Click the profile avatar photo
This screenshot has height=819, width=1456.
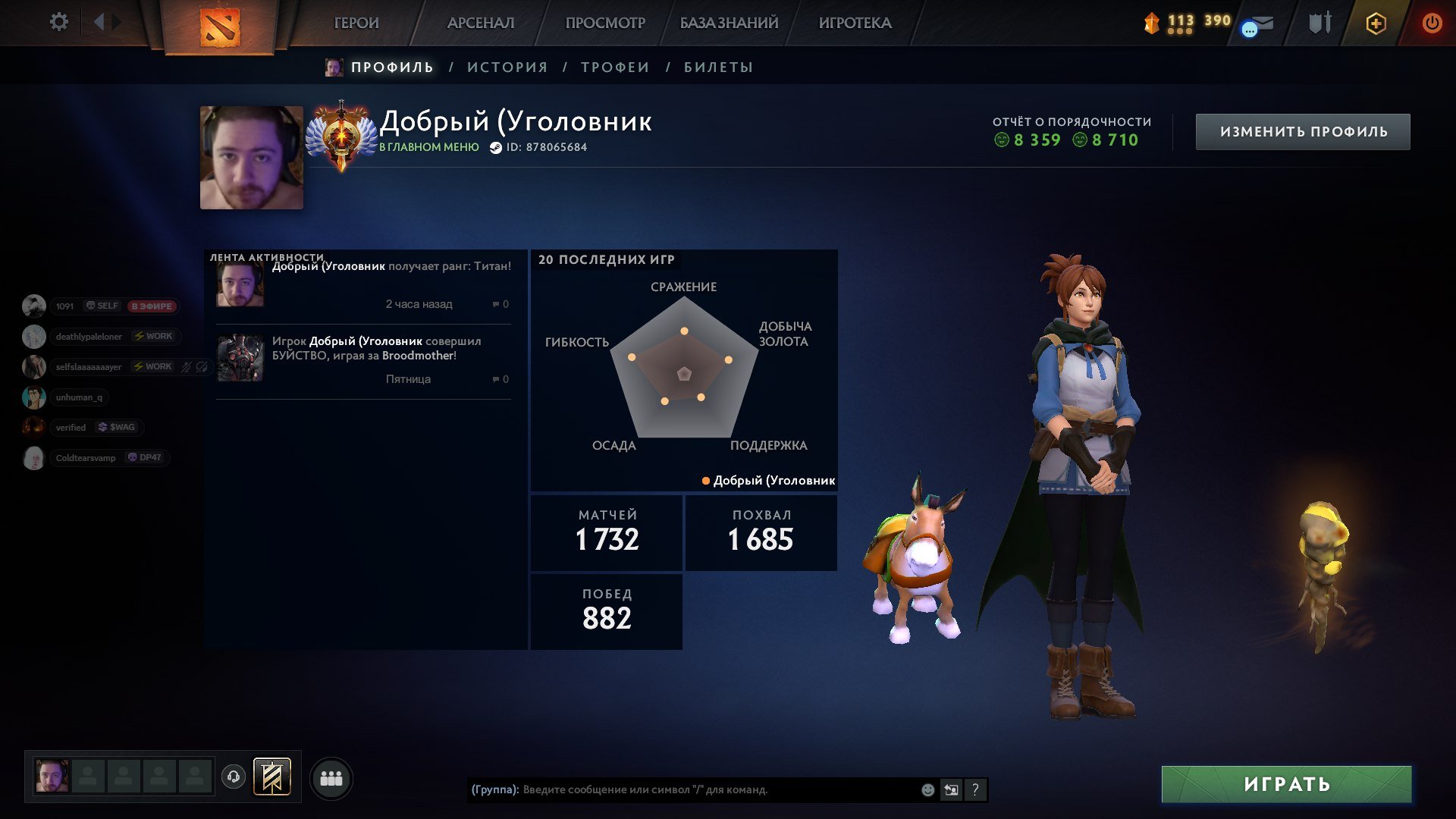(x=251, y=156)
